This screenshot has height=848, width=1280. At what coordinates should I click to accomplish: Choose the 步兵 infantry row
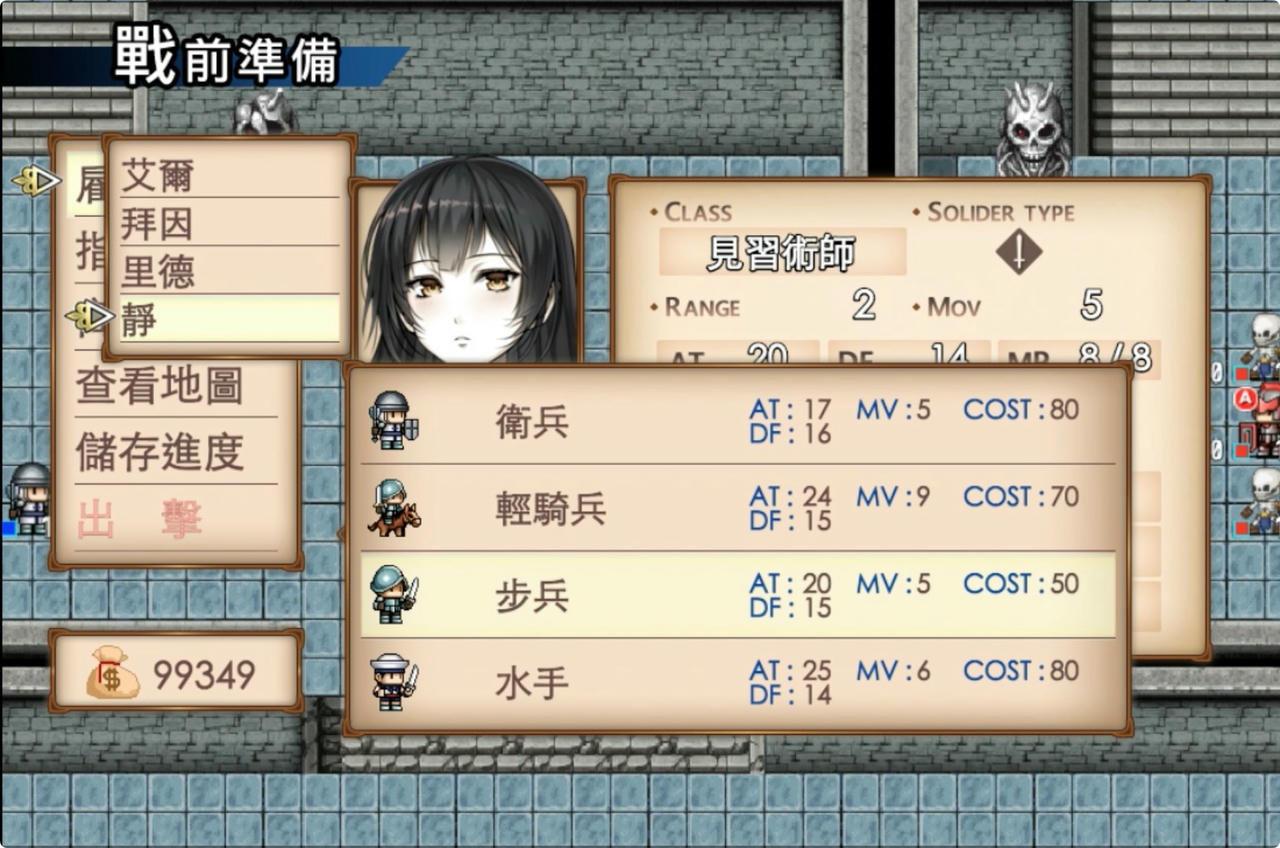click(x=737, y=596)
